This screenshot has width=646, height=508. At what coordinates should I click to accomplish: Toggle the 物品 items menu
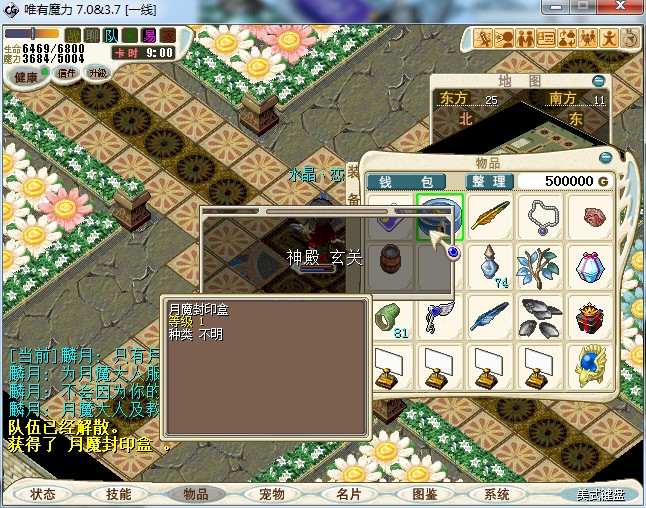(195, 494)
